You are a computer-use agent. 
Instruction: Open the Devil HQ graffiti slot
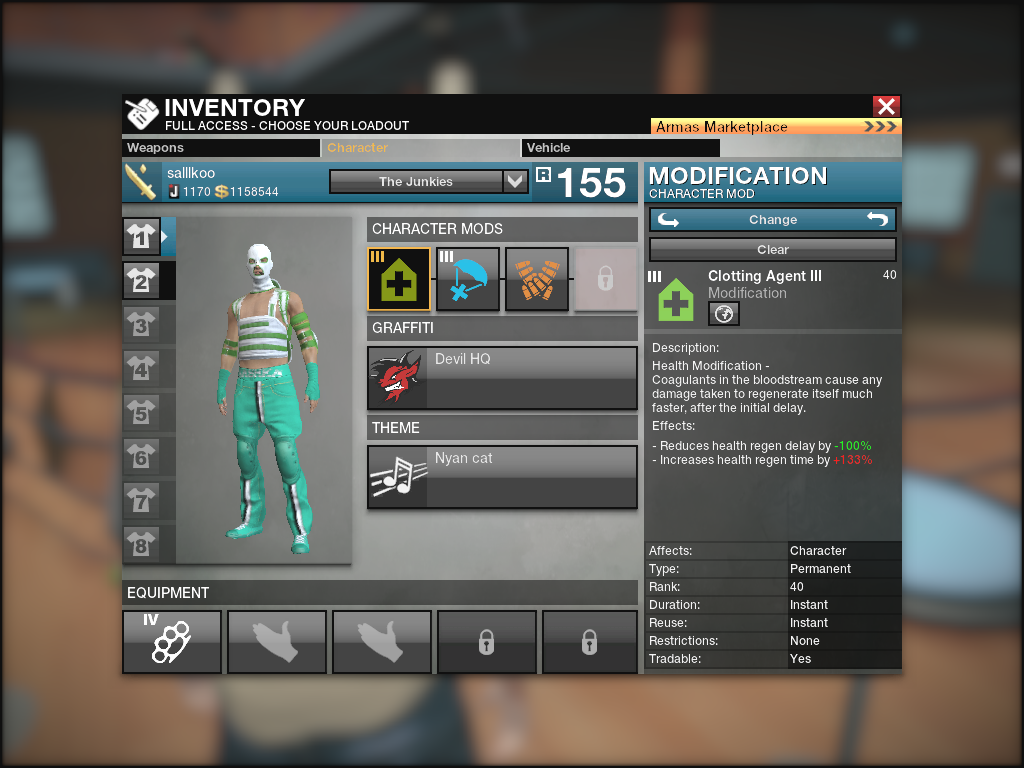coord(502,378)
